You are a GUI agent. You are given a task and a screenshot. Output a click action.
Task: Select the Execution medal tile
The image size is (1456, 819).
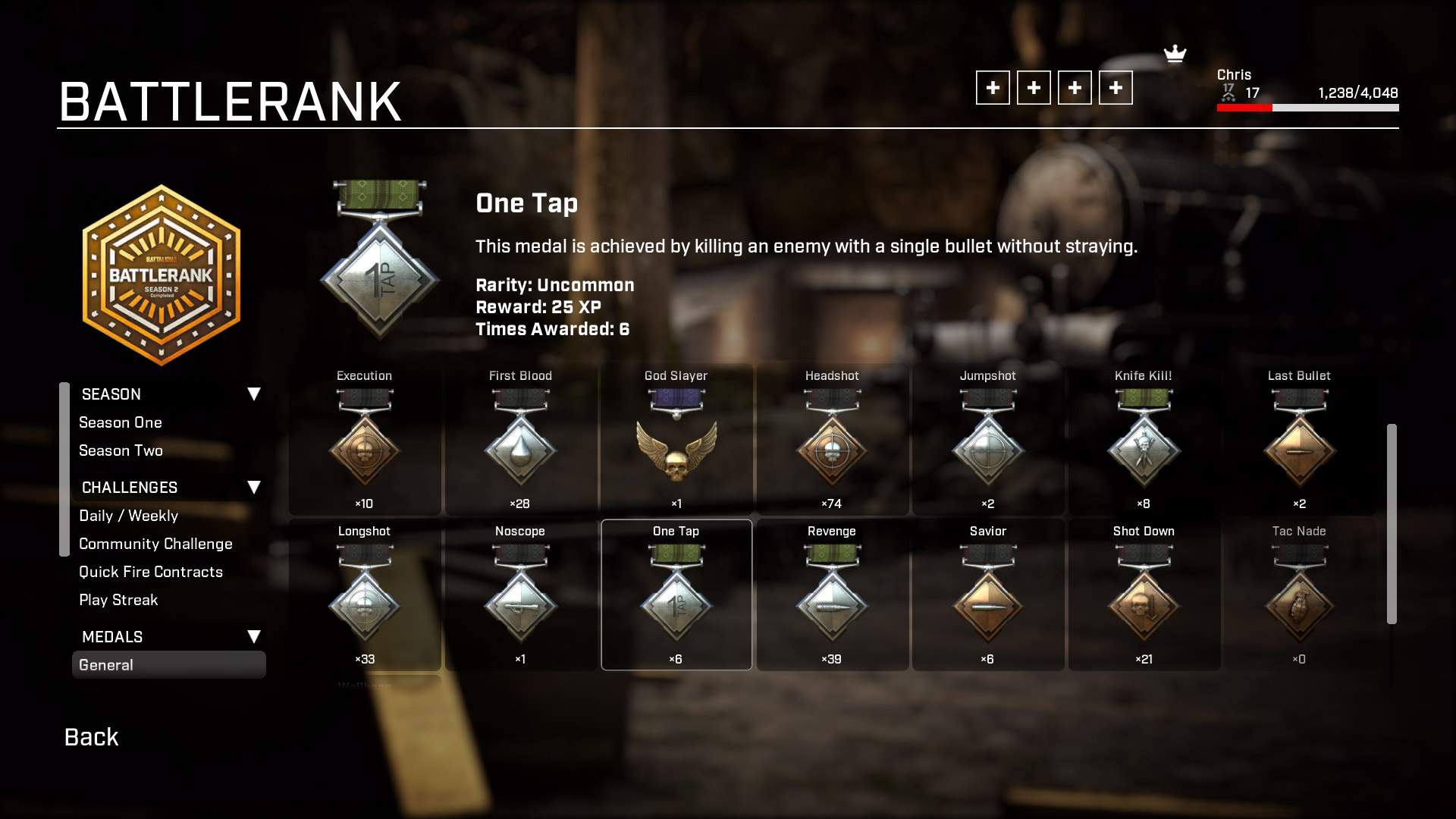coord(365,441)
